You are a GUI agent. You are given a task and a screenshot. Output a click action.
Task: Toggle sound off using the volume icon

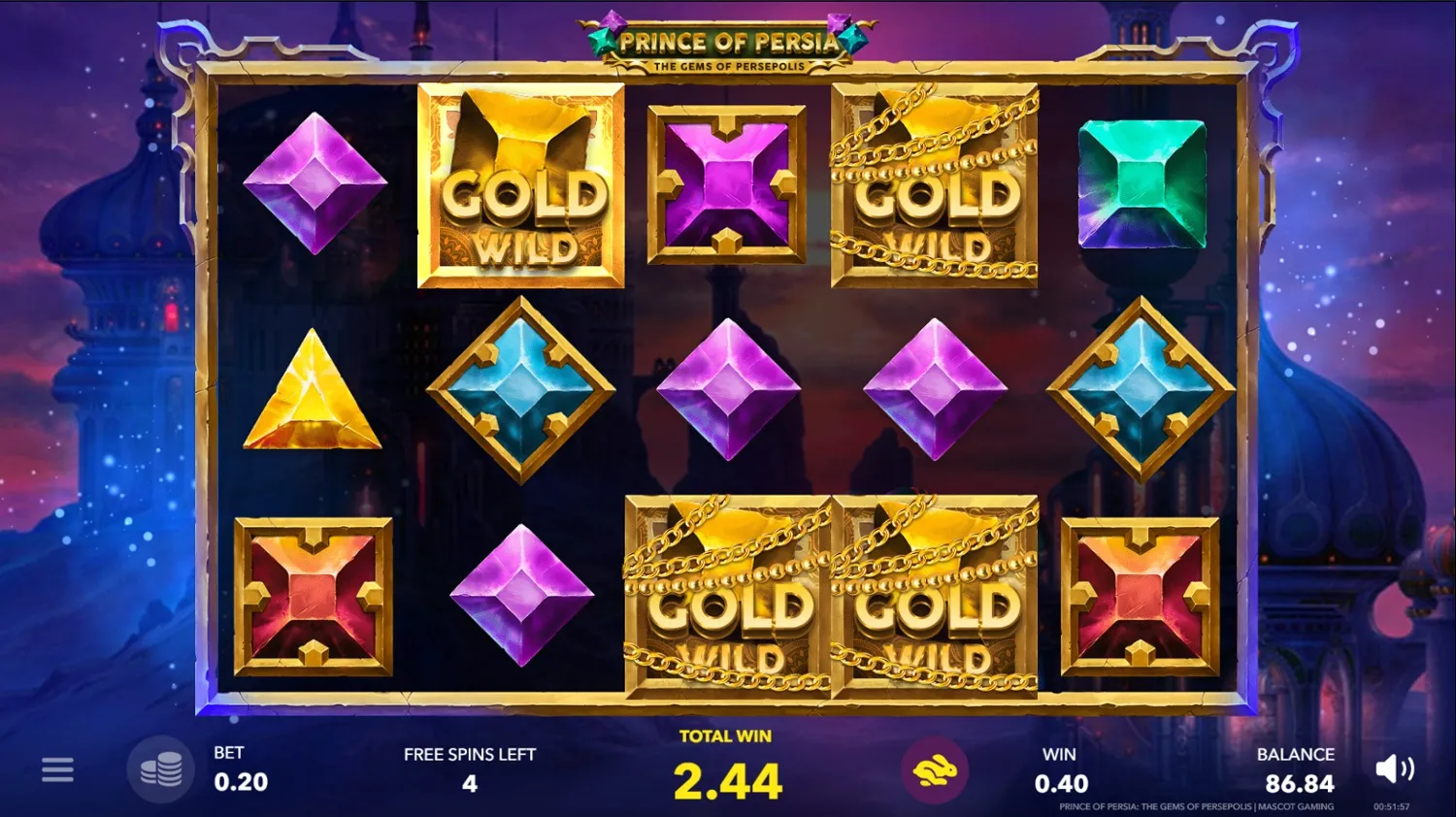pos(1395,768)
